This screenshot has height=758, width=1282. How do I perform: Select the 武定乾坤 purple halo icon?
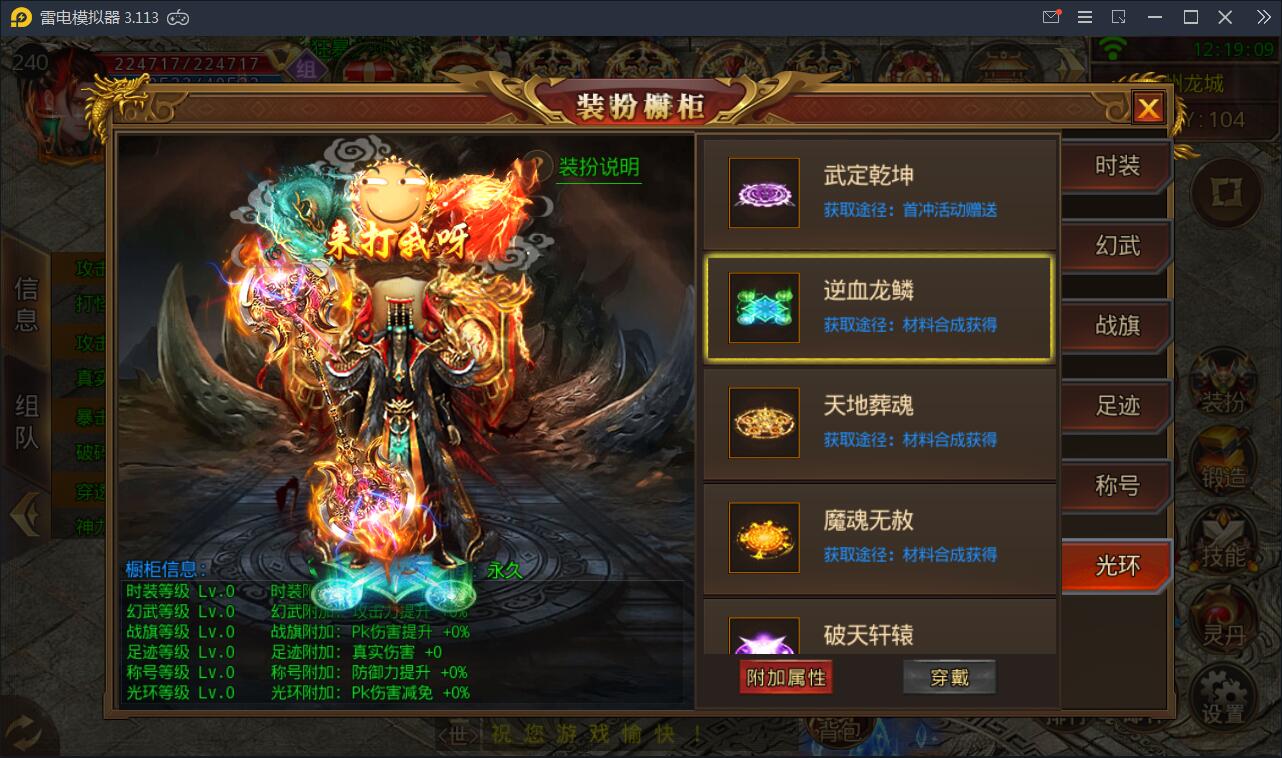click(x=764, y=192)
